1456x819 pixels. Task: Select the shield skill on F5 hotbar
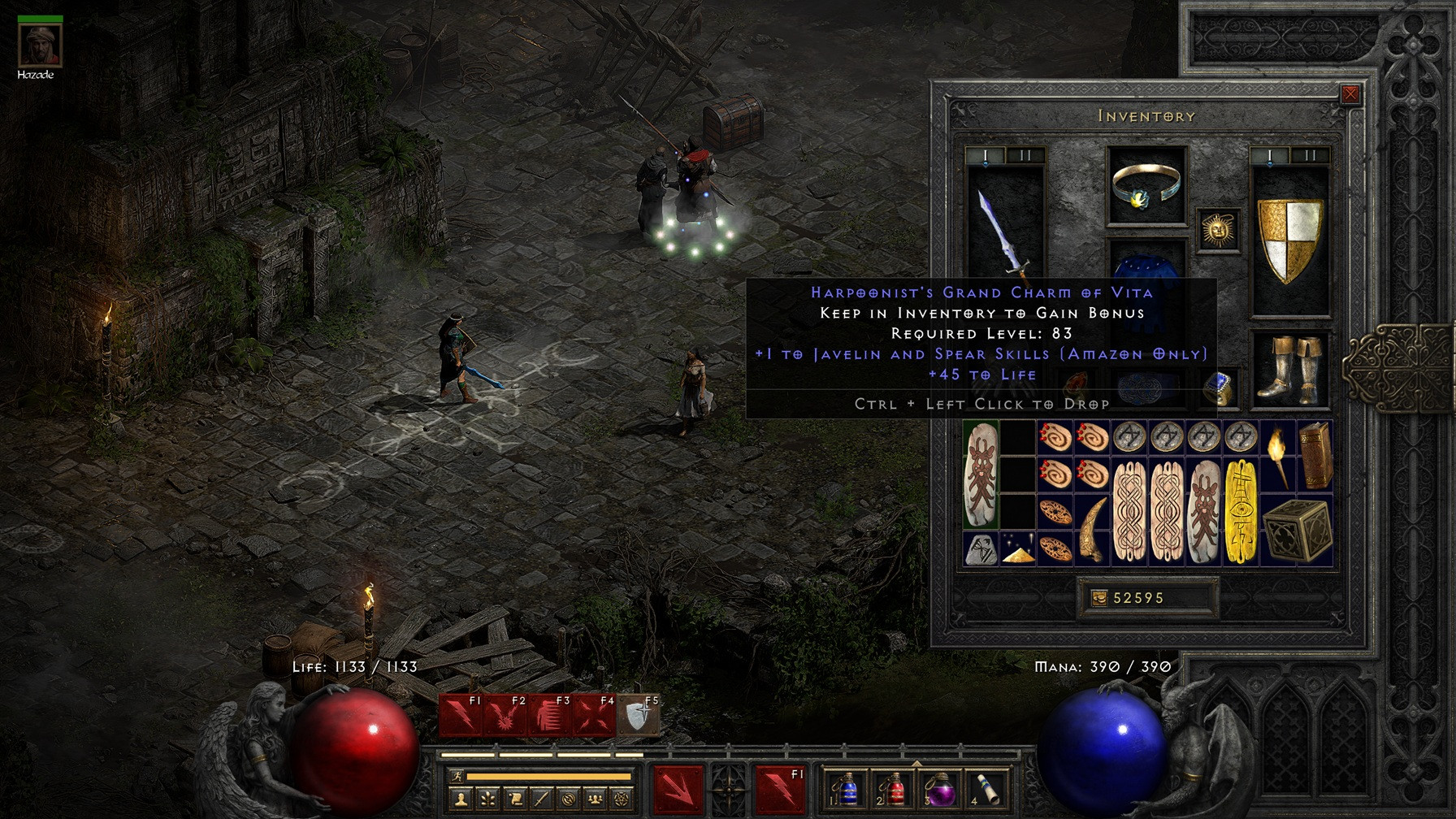pyautogui.click(x=639, y=716)
